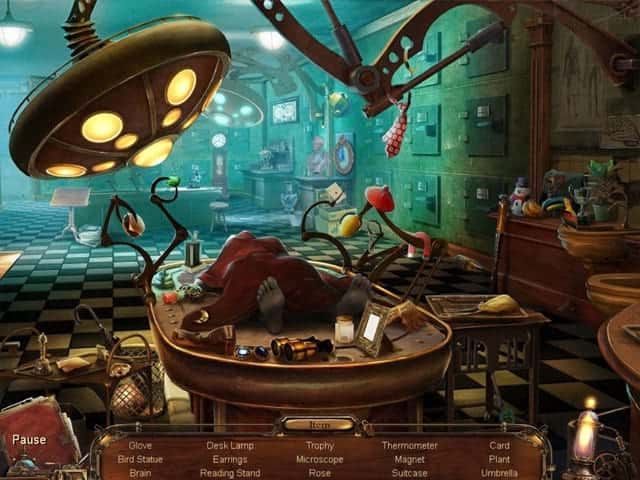Pick the Microscope list entry
This screenshot has width=640, height=480.
coord(320,459)
